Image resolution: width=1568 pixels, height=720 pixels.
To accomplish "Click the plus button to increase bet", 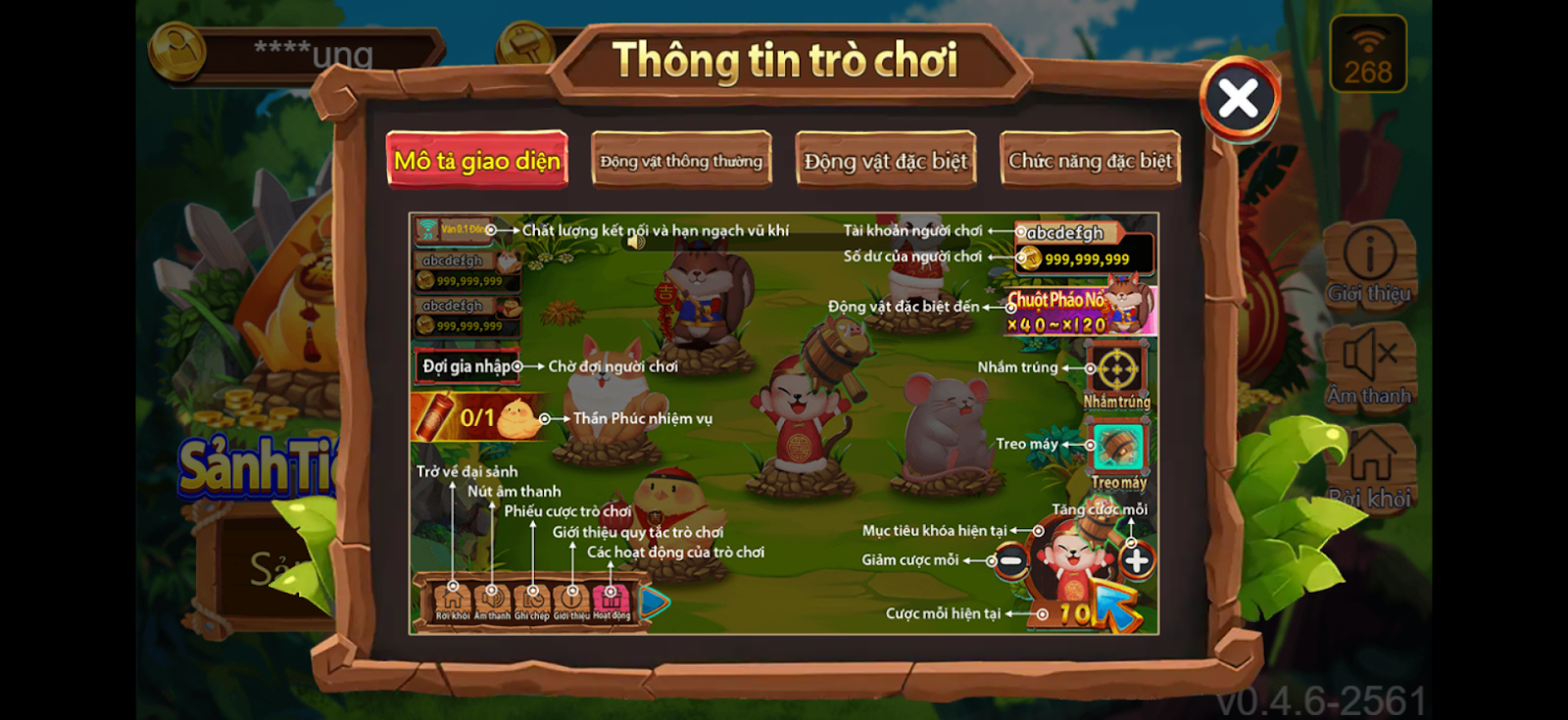I will [x=1135, y=560].
